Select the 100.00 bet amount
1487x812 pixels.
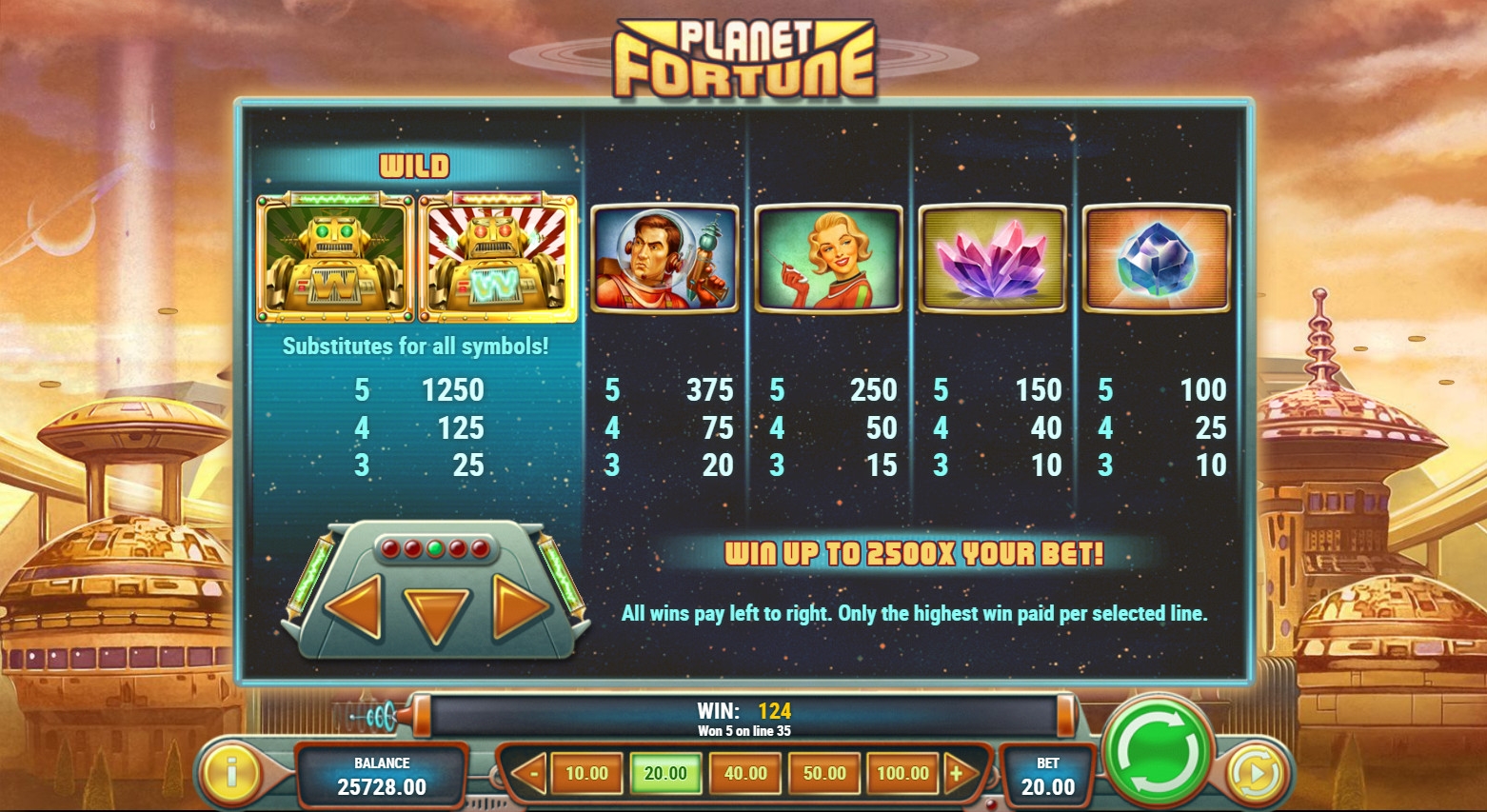(902, 773)
